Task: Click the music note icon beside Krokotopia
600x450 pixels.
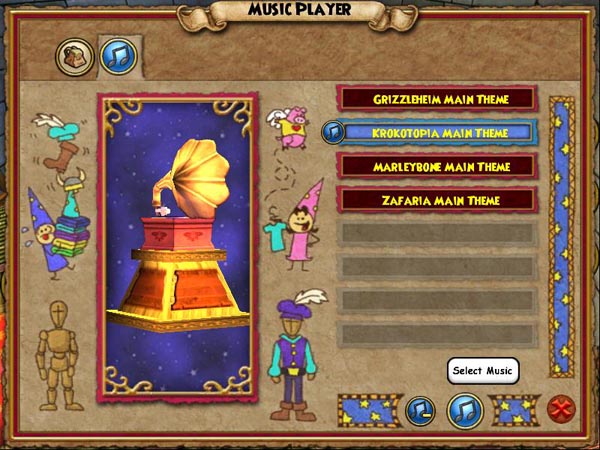Action: tap(334, 132)
